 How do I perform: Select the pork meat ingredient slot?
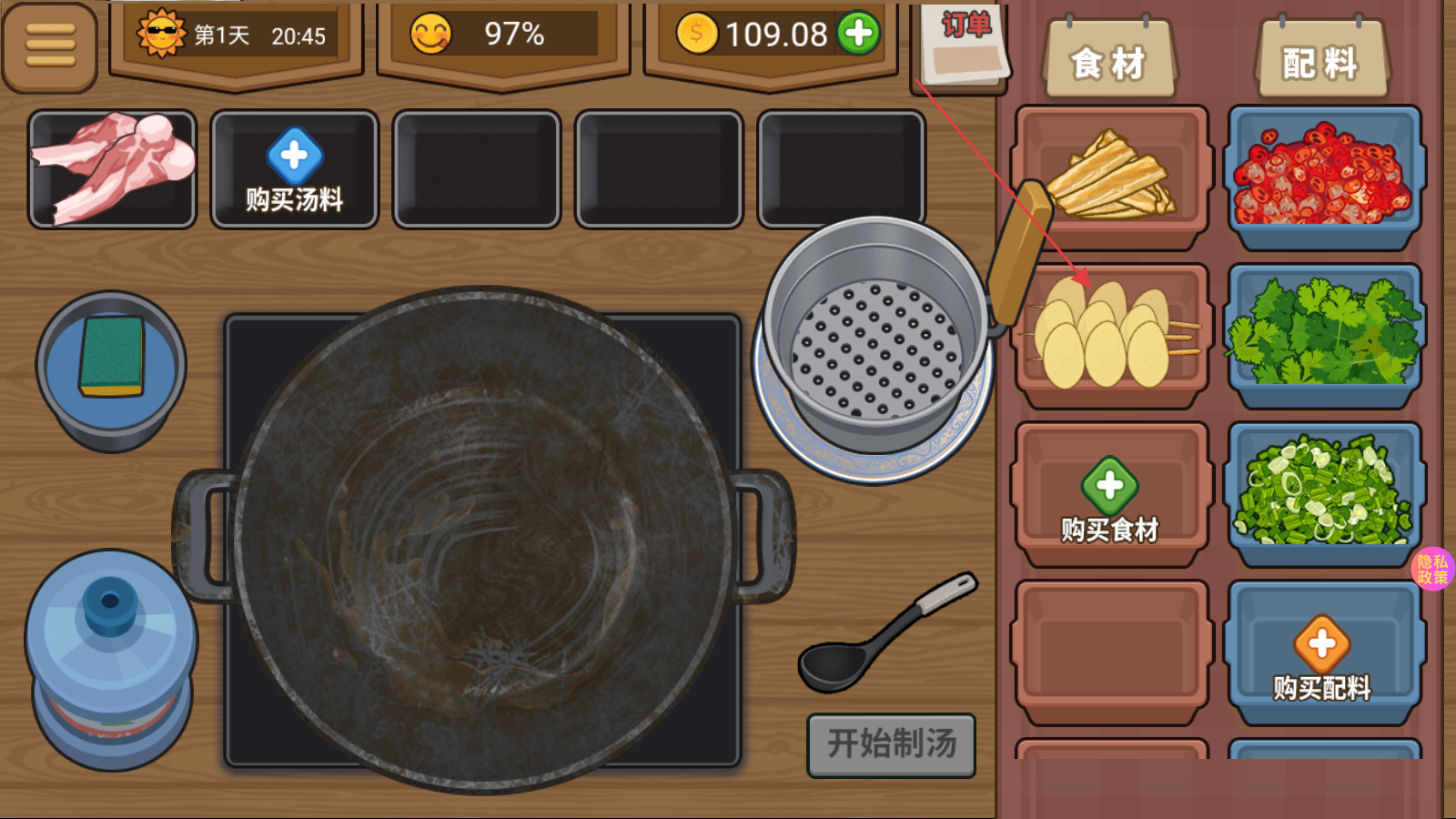pos(112,167)
